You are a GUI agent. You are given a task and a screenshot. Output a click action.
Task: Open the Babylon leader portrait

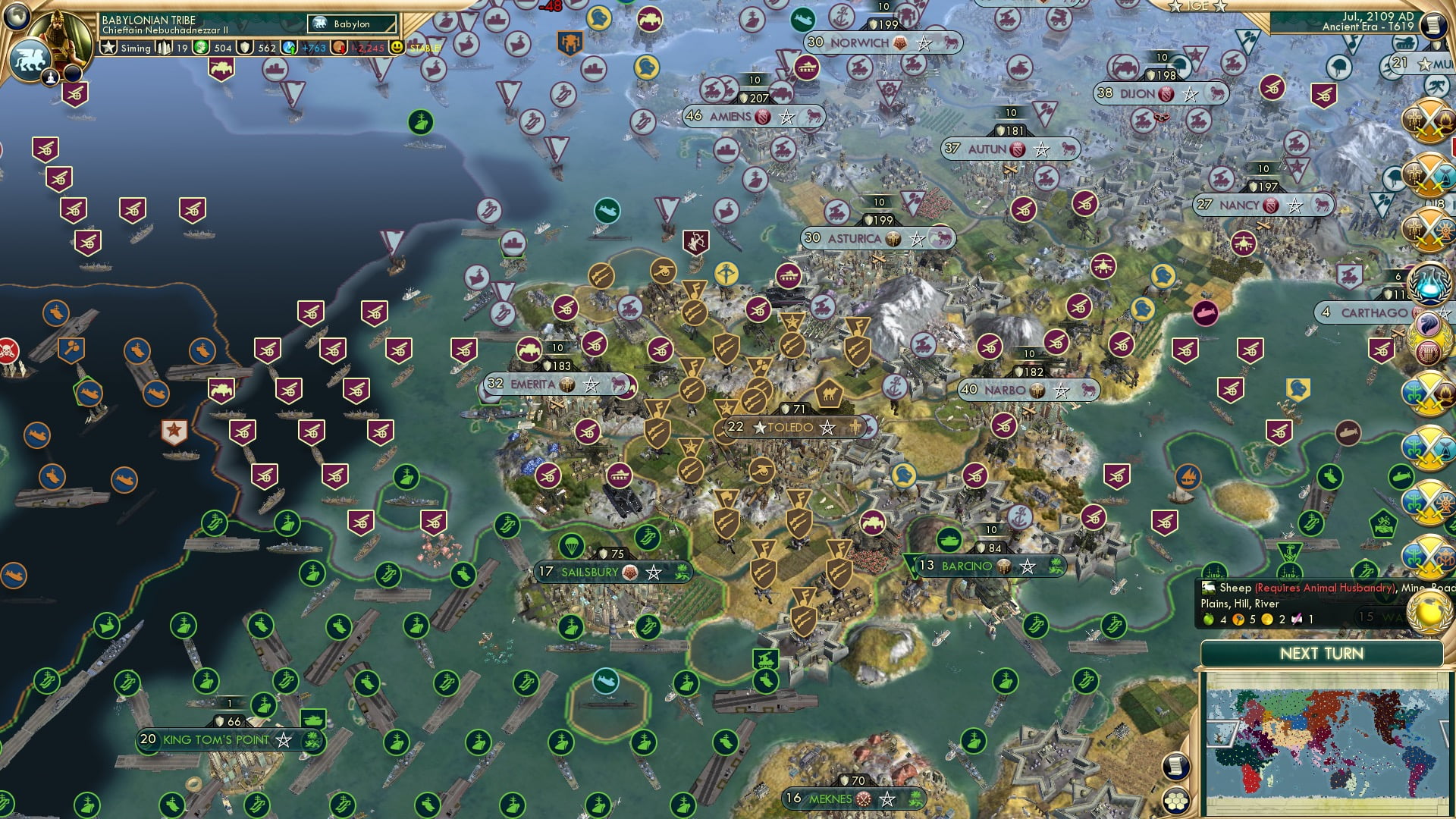61,38
